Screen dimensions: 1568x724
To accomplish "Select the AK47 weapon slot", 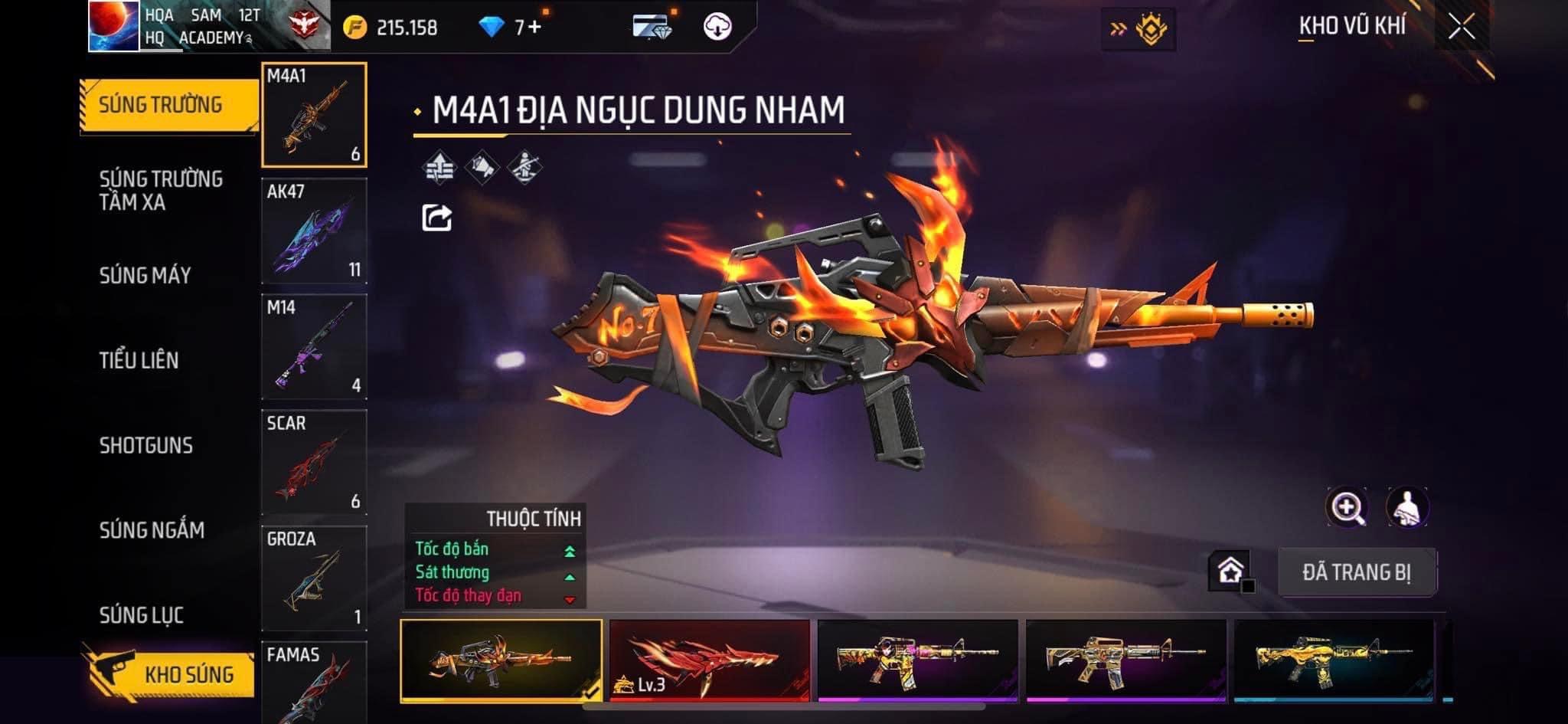I will (314, 231).
